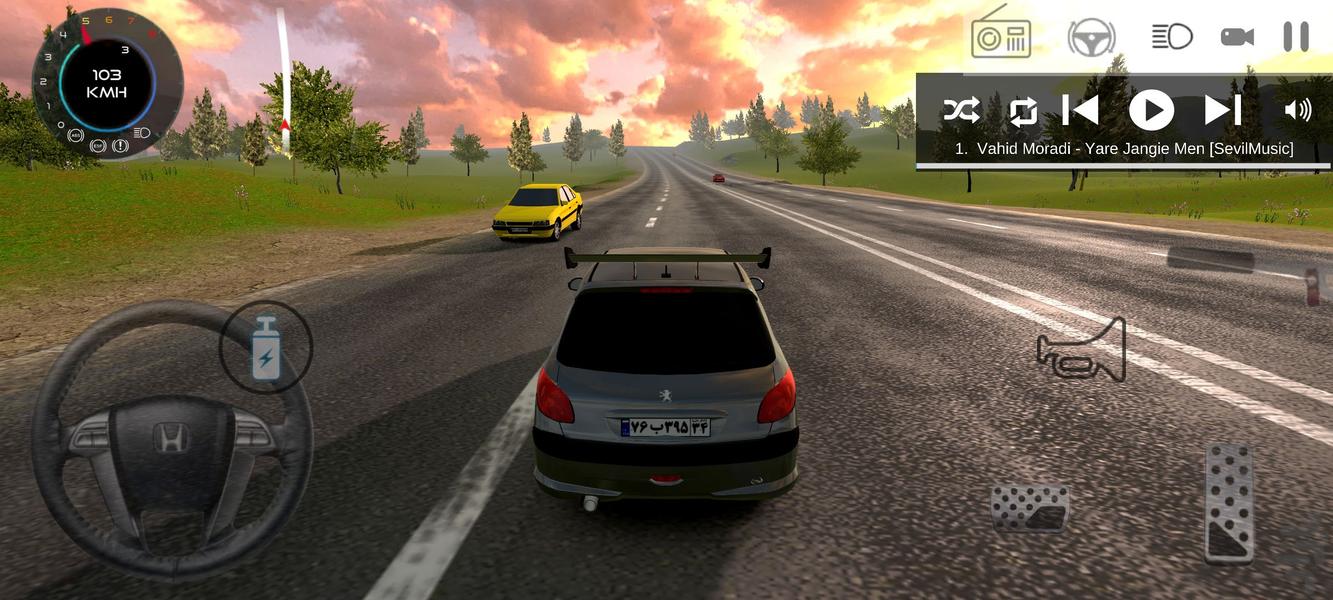Tap the steering mode icon
Screen dimensions: 1333x600
coord(1091,38)
